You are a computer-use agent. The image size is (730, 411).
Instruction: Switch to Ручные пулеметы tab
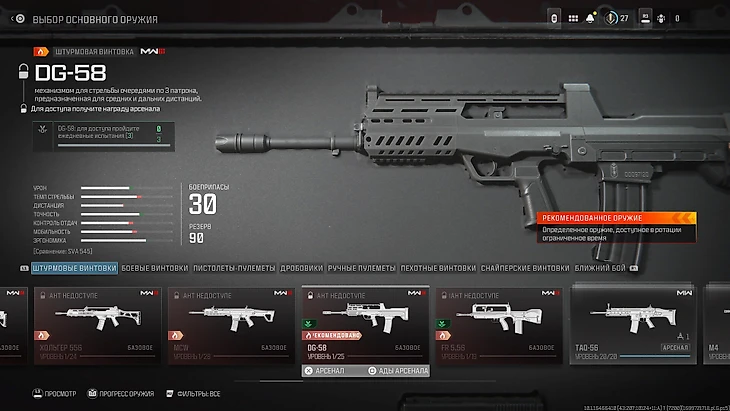coord(363,268)
